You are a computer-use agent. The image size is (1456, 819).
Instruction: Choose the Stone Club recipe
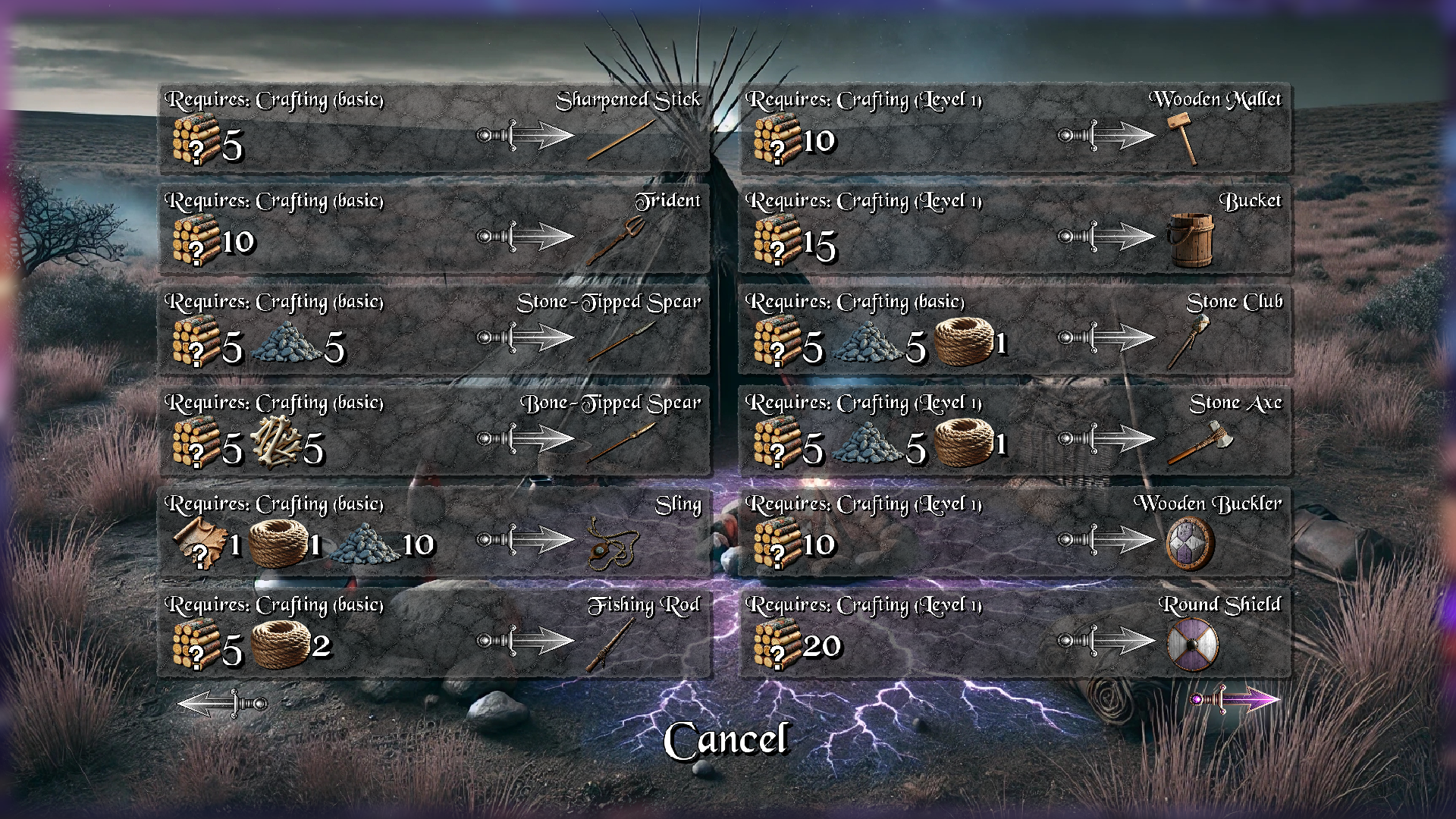pos(1015,331)
